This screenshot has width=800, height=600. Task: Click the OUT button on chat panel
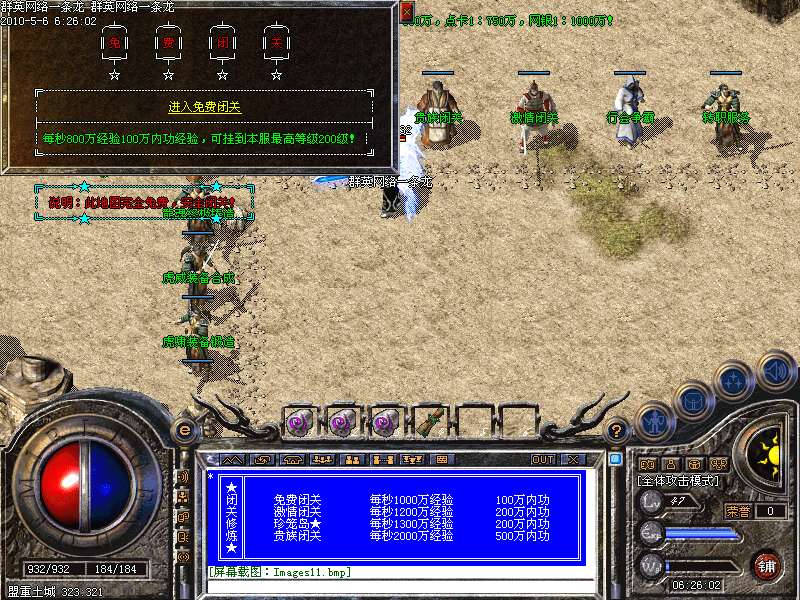pyautogui.click(x=543, y=459)
